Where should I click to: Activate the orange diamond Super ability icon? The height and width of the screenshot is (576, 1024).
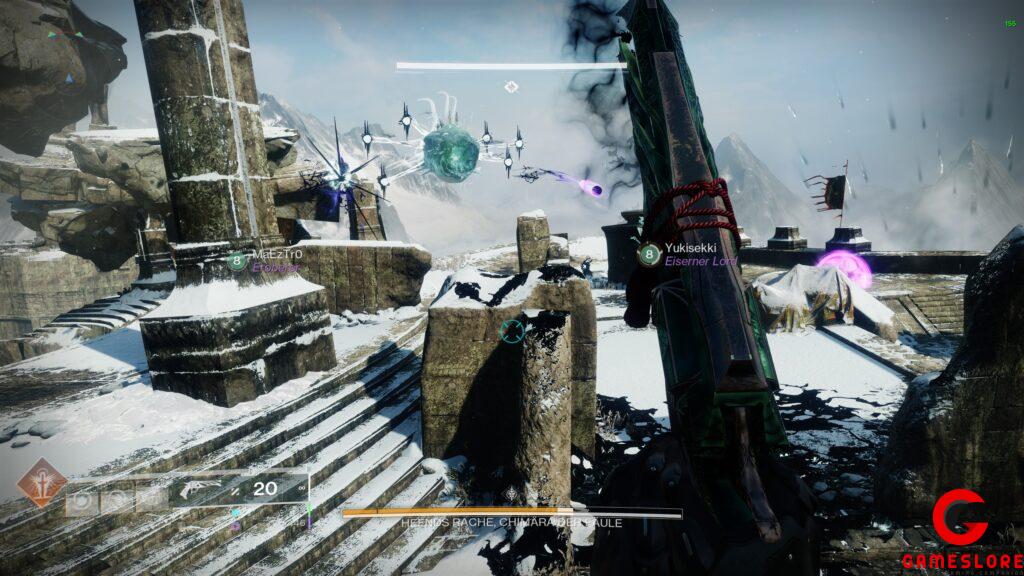point(42,482)
